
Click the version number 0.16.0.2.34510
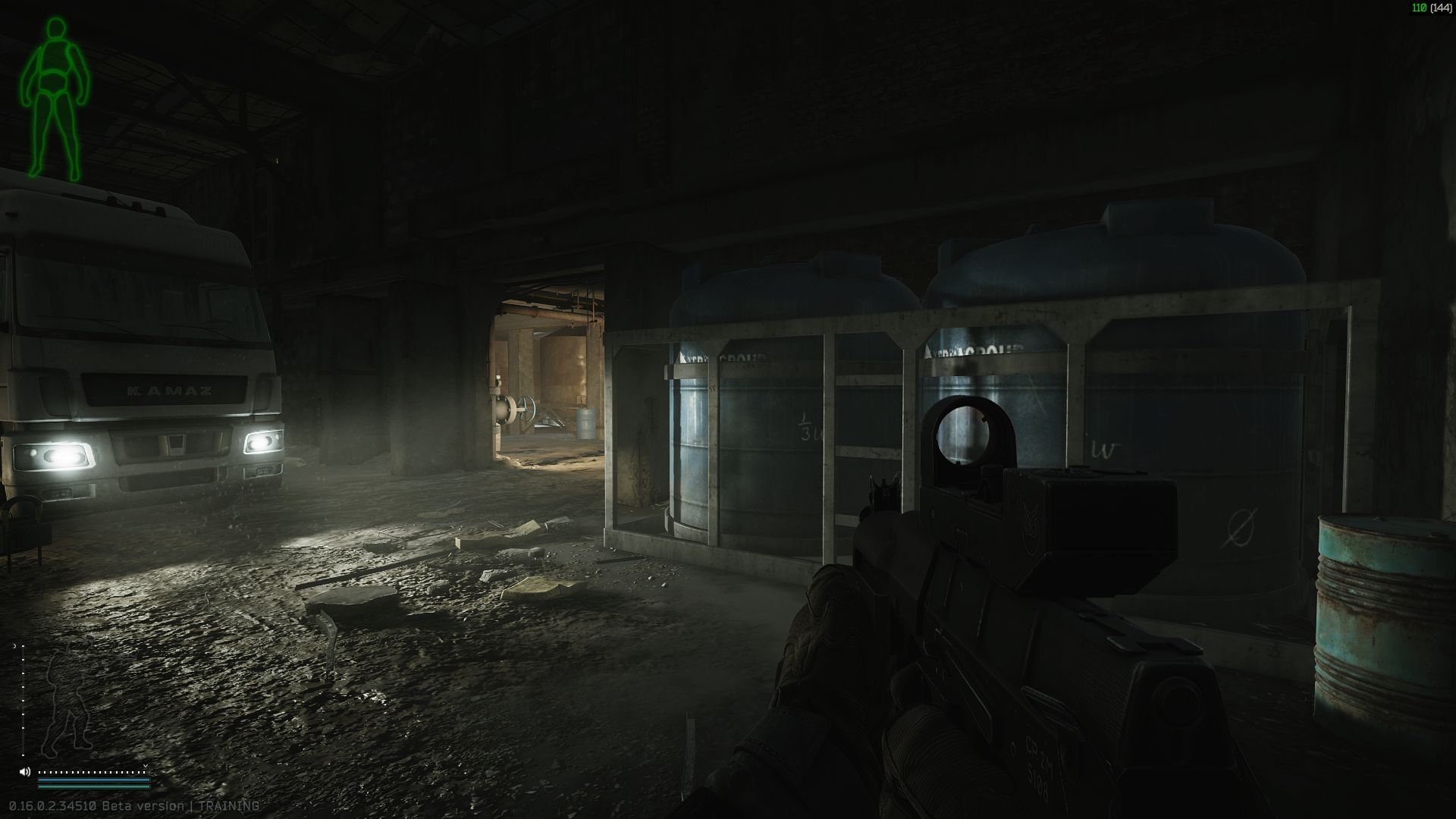53,807
